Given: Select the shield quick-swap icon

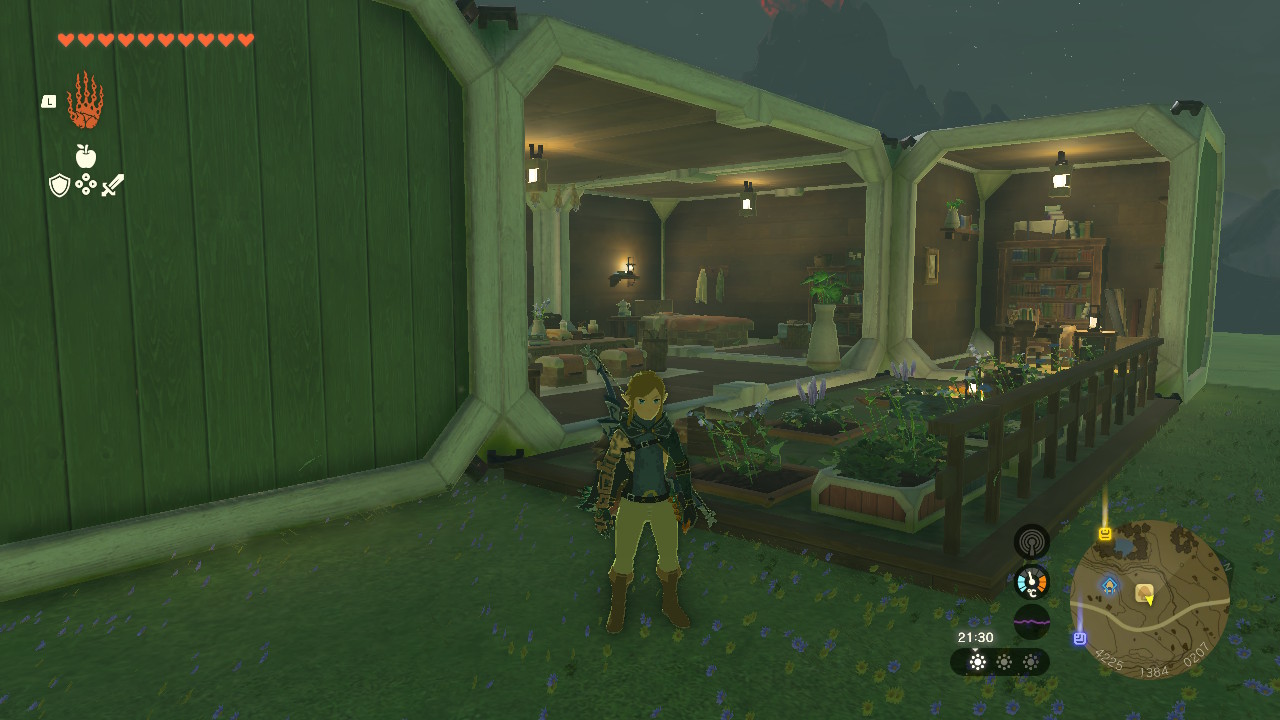Looking at the screenshot, I should click(59, 185).
